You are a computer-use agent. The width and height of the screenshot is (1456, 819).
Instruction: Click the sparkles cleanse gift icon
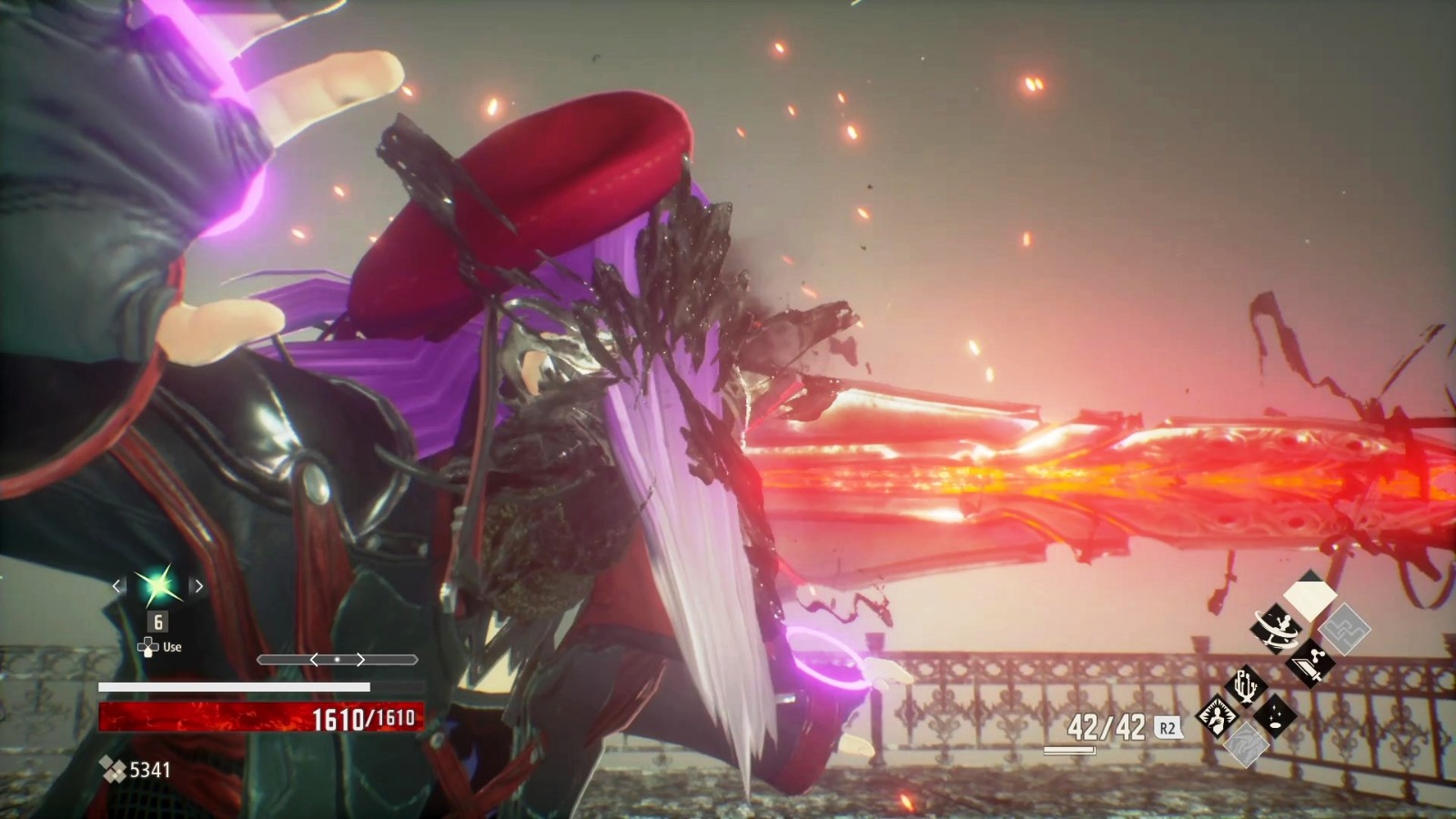click(x=1273, y=715)
